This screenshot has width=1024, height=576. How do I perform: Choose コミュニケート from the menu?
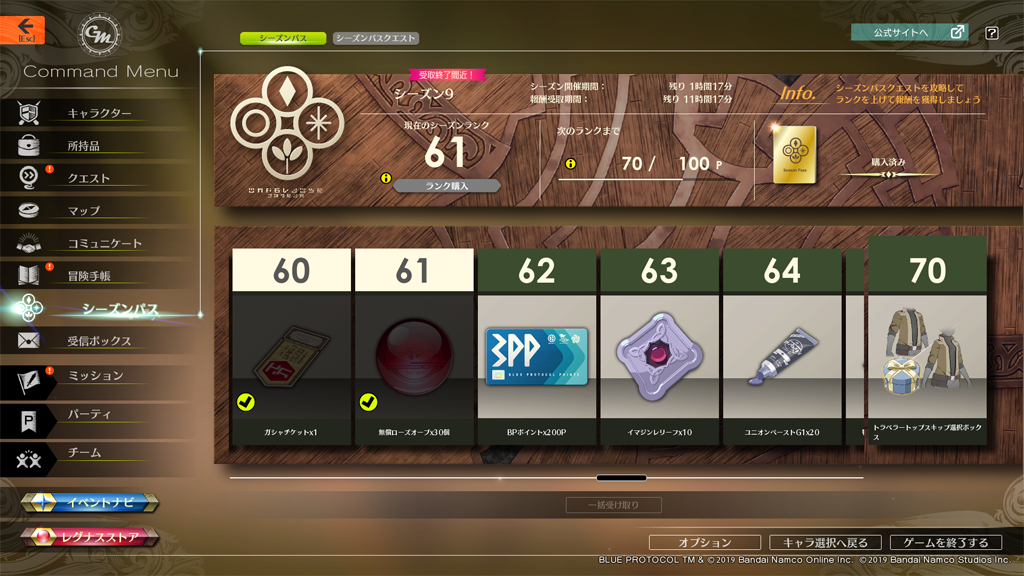click(x=104, y=243)
